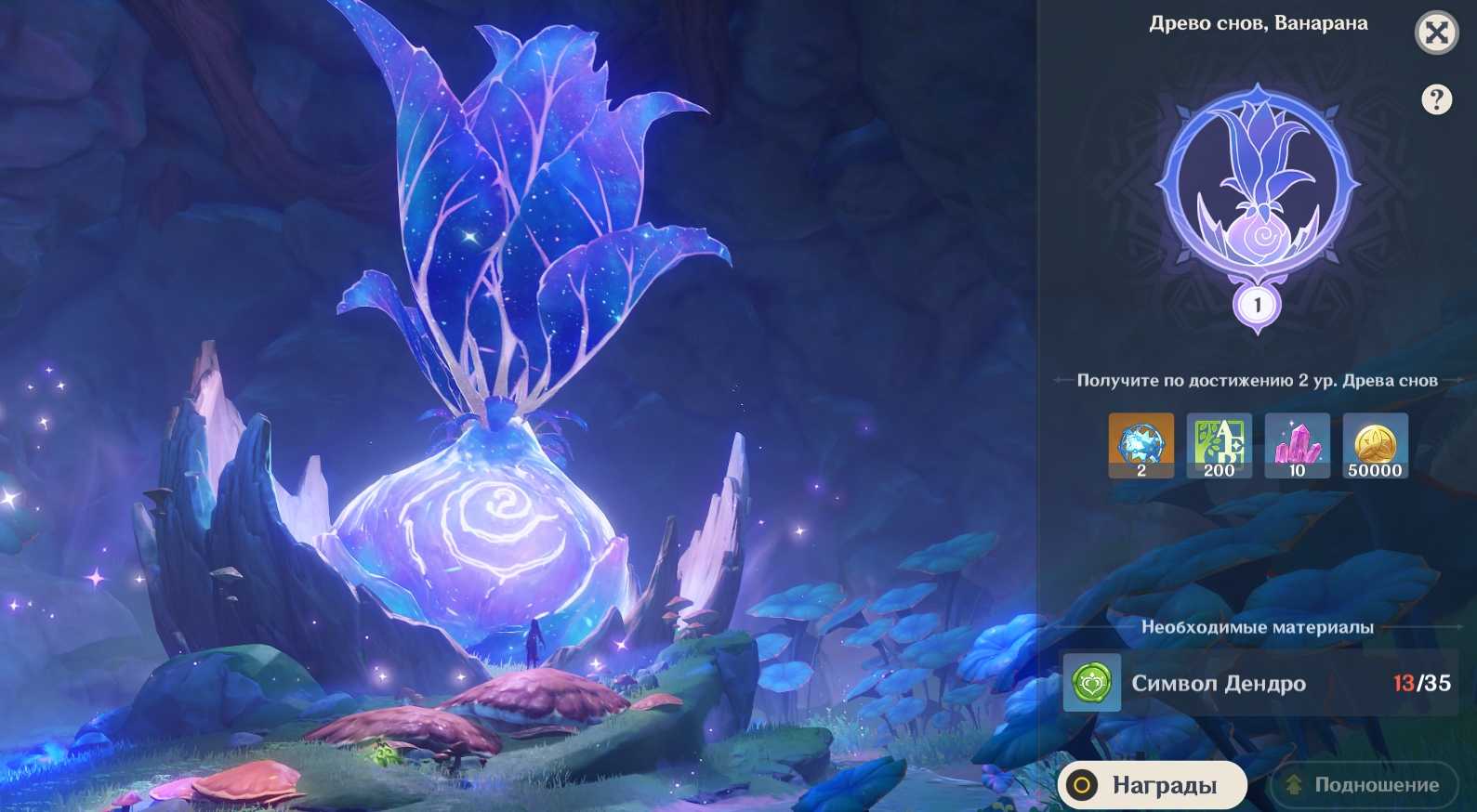Check the pink crystal reward with count 10
The width and height of the screenshot is (1477, 812).
click(1297, 446)
